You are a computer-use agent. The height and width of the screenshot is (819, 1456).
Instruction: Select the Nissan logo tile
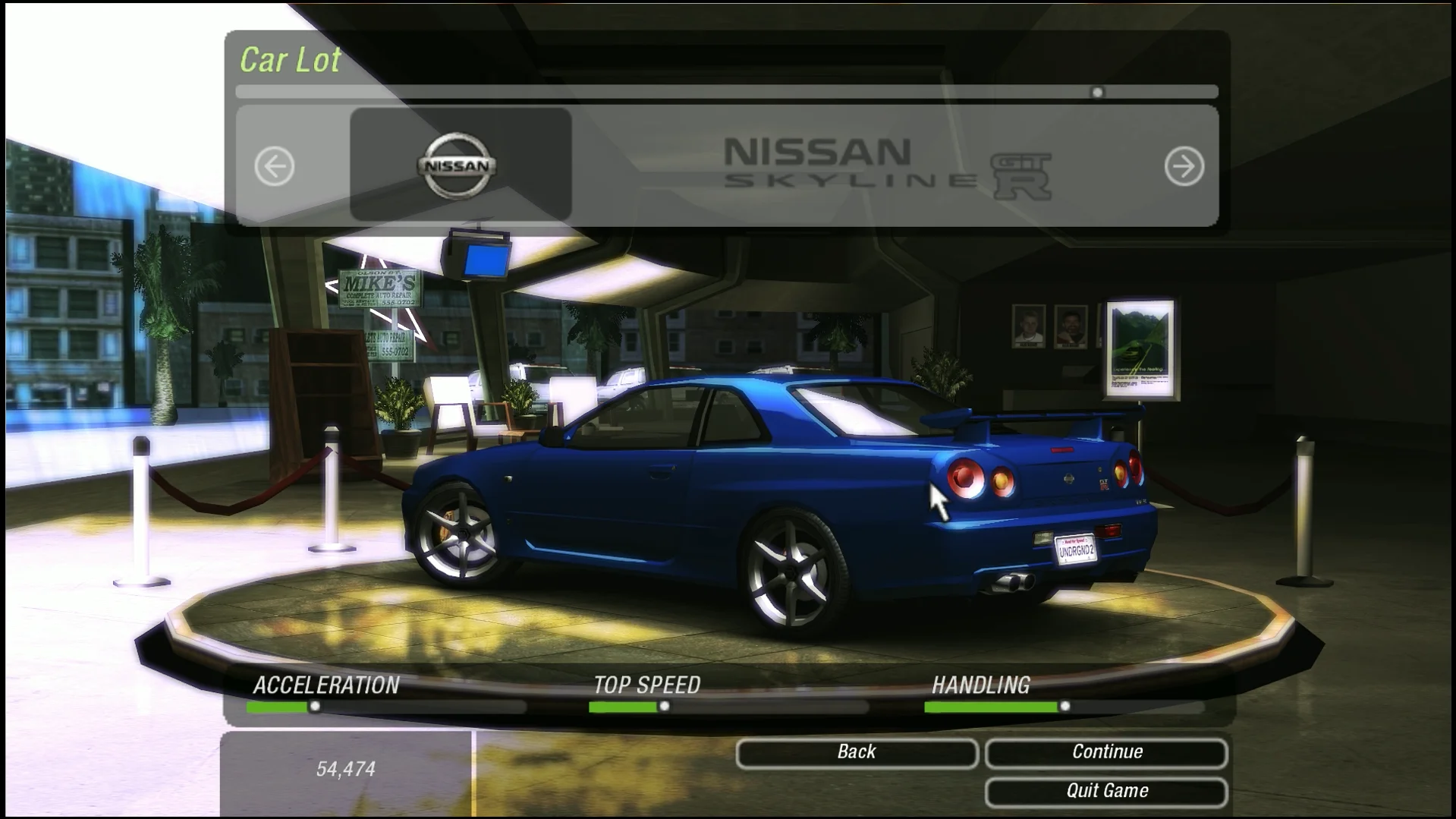tap(460, 165)
